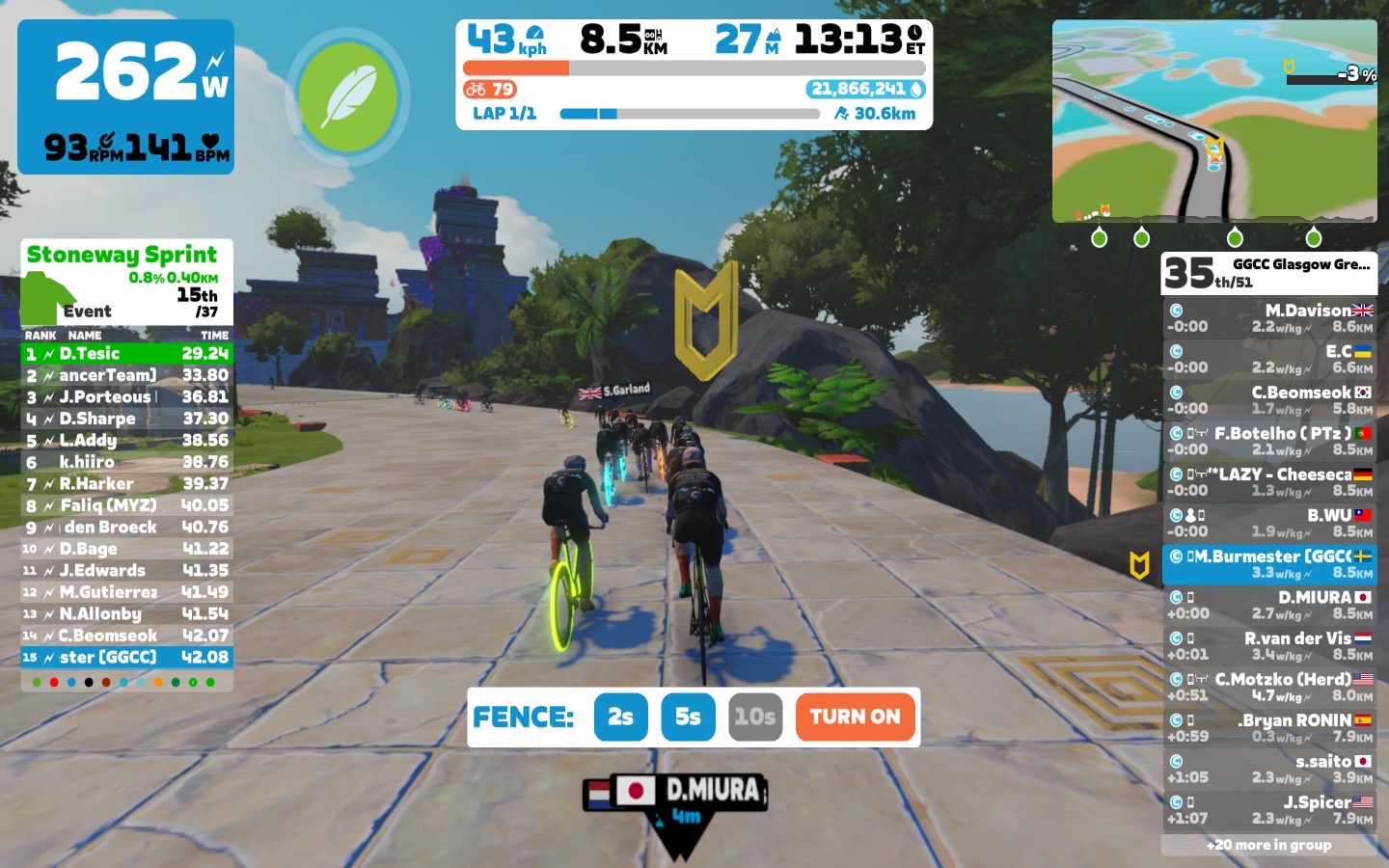
Task: Select D.MIURA in the nearby riders
Action: pyautogui.click(x=1268, y=605)
